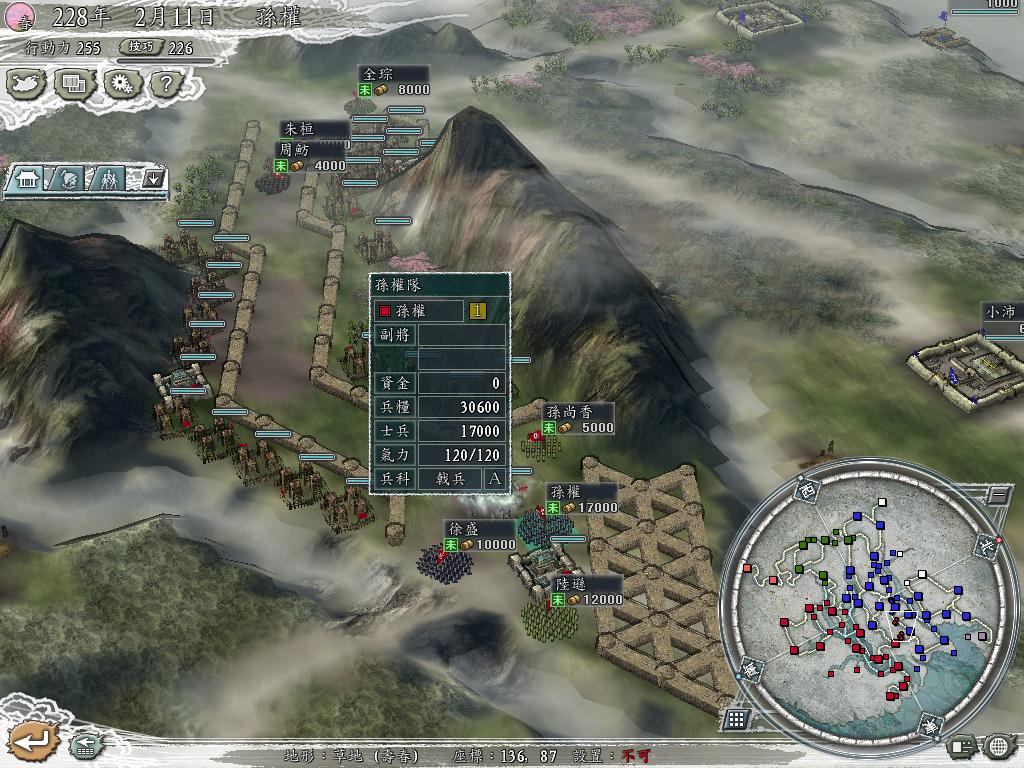Toggle the grid button beside the minimap
The width and height of the screenshot is (1024, 768).
click(735, 718)
